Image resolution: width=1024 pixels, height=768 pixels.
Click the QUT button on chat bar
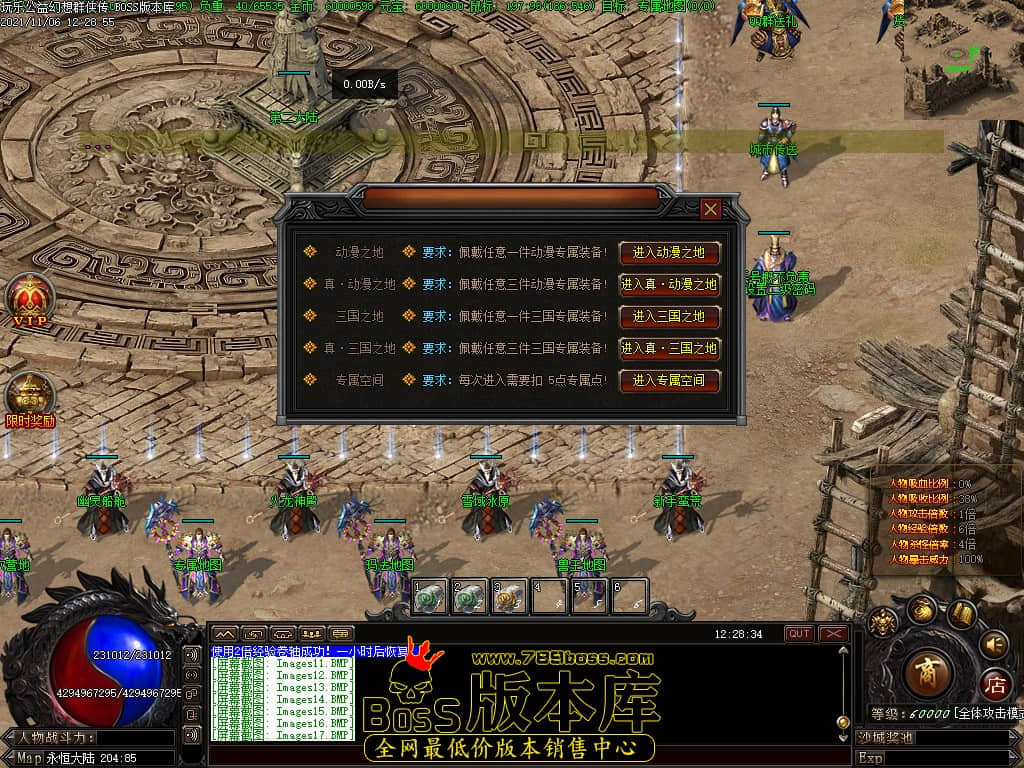799,634
